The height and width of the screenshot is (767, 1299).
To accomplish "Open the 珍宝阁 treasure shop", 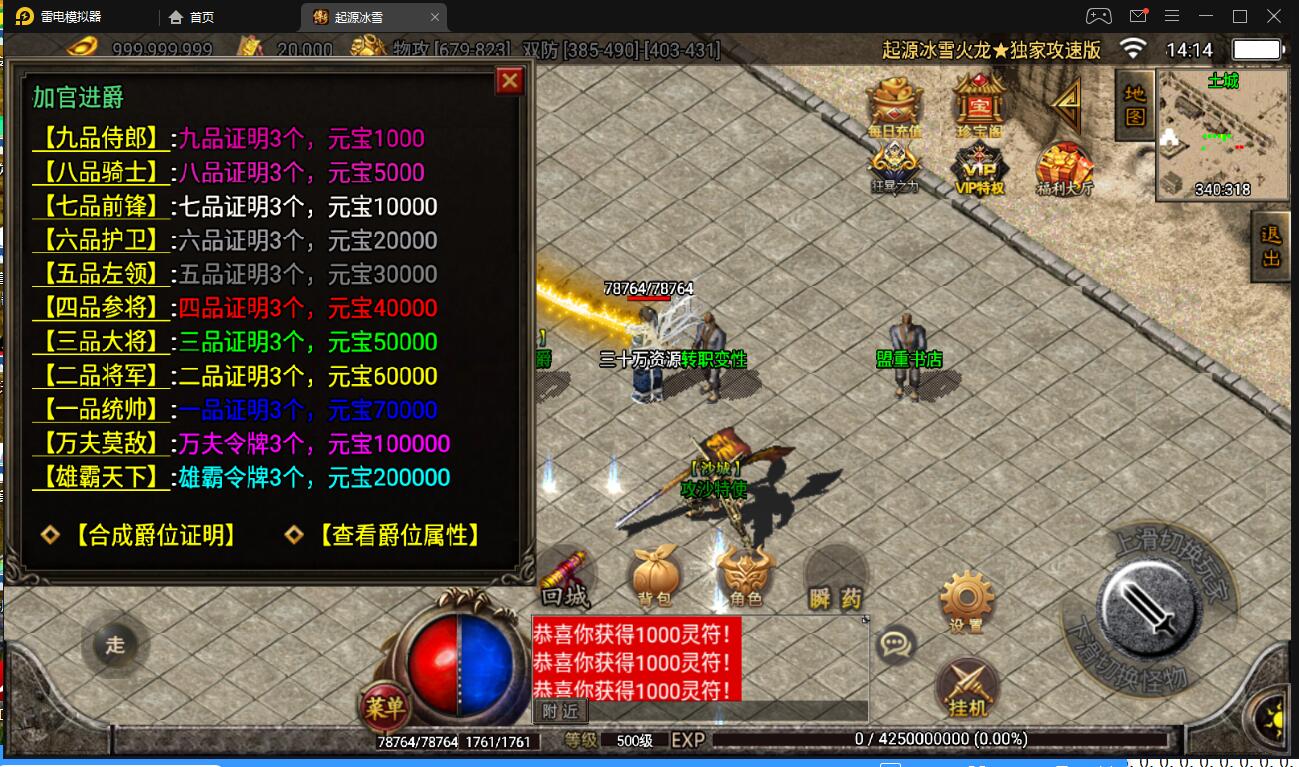I will [x=979, y=106].
